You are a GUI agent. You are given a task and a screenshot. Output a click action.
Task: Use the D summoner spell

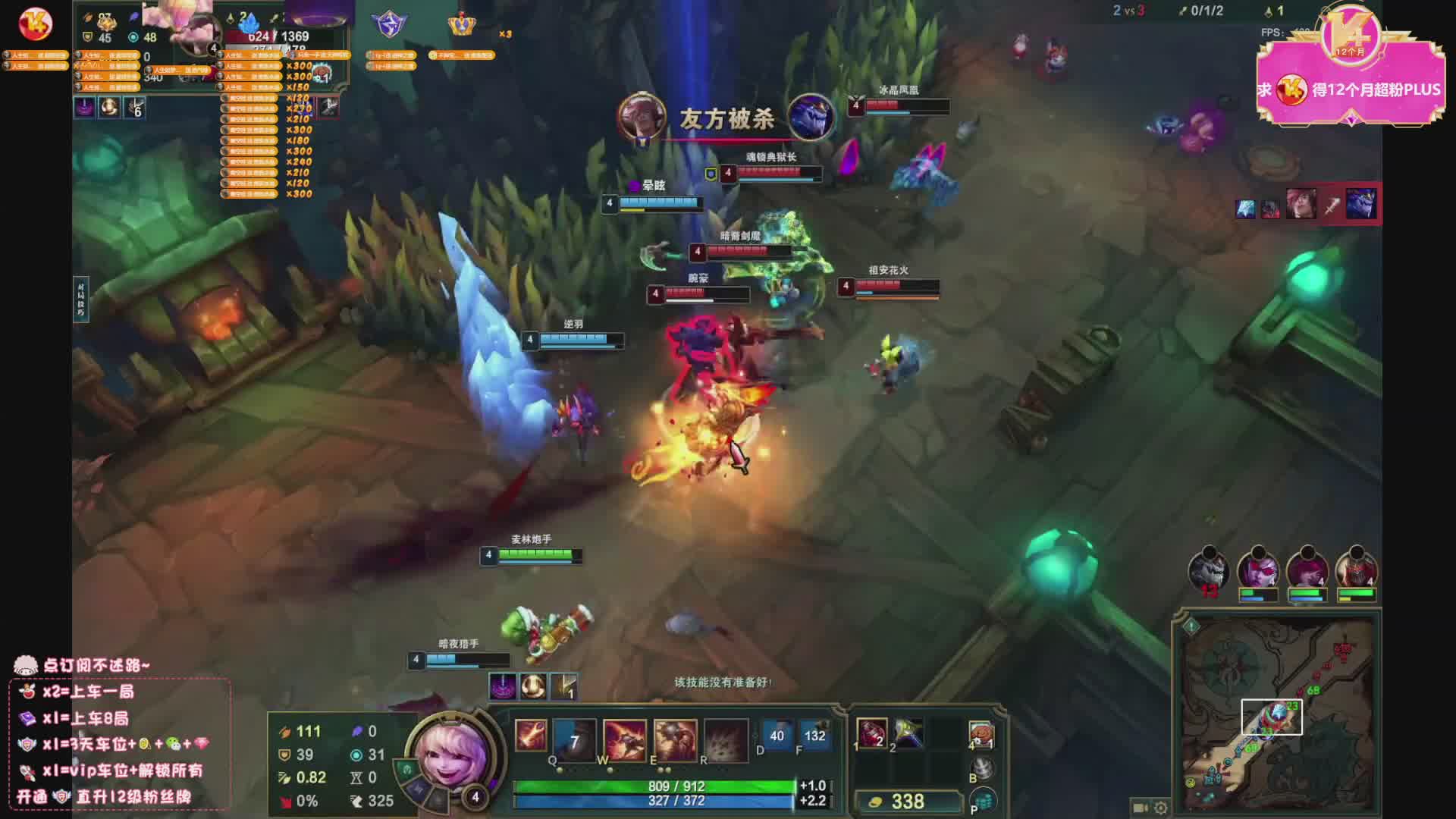point(777,736)
